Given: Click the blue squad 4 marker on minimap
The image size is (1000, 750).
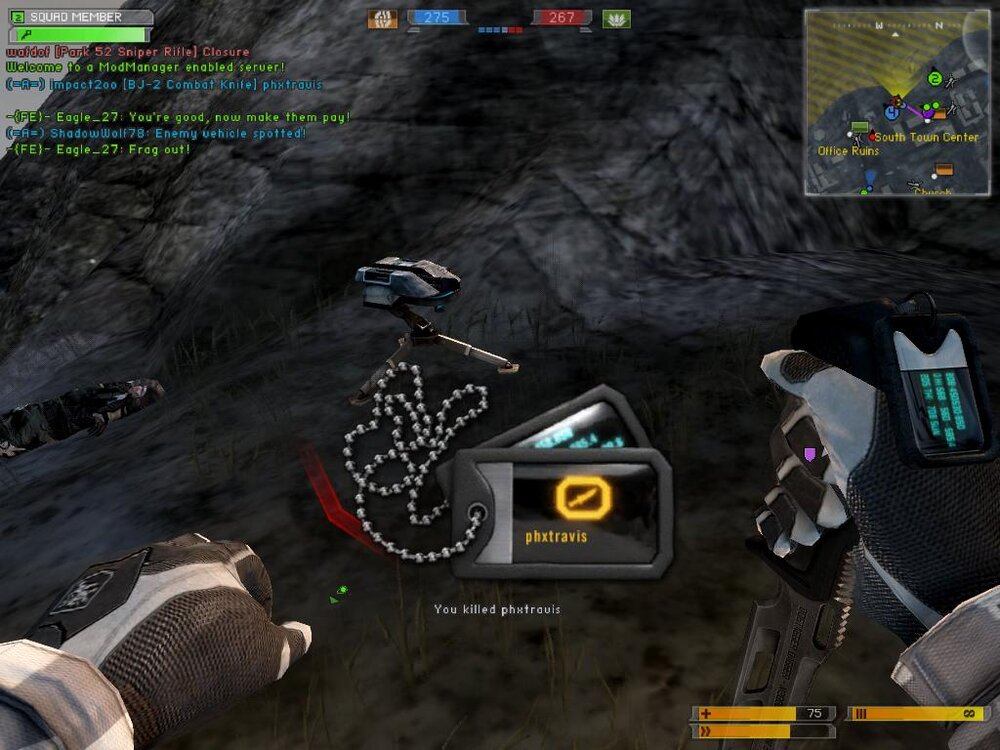Looking at the screenshot, I should (891, 113).
